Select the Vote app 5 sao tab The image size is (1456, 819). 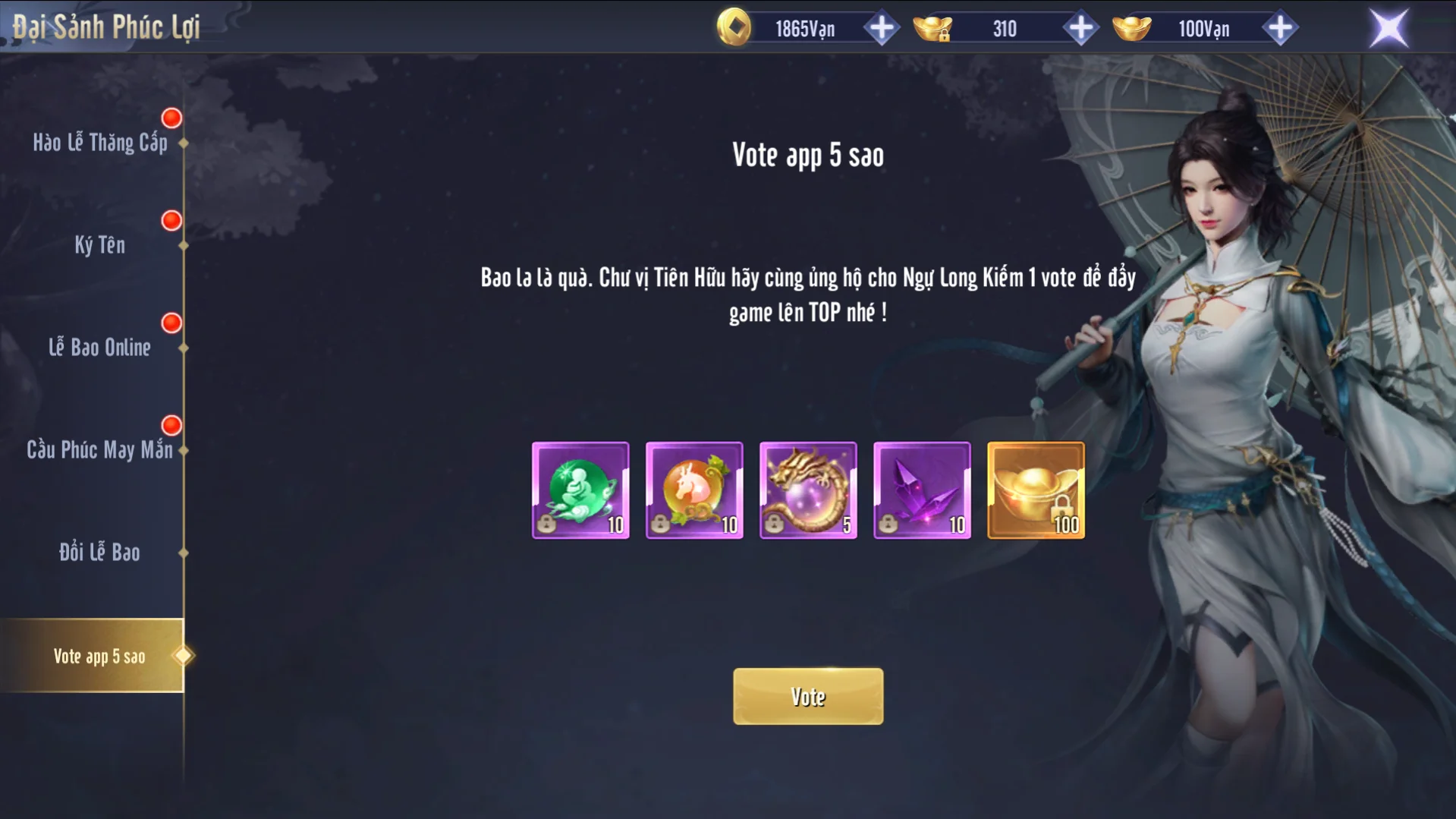point(99,656)
